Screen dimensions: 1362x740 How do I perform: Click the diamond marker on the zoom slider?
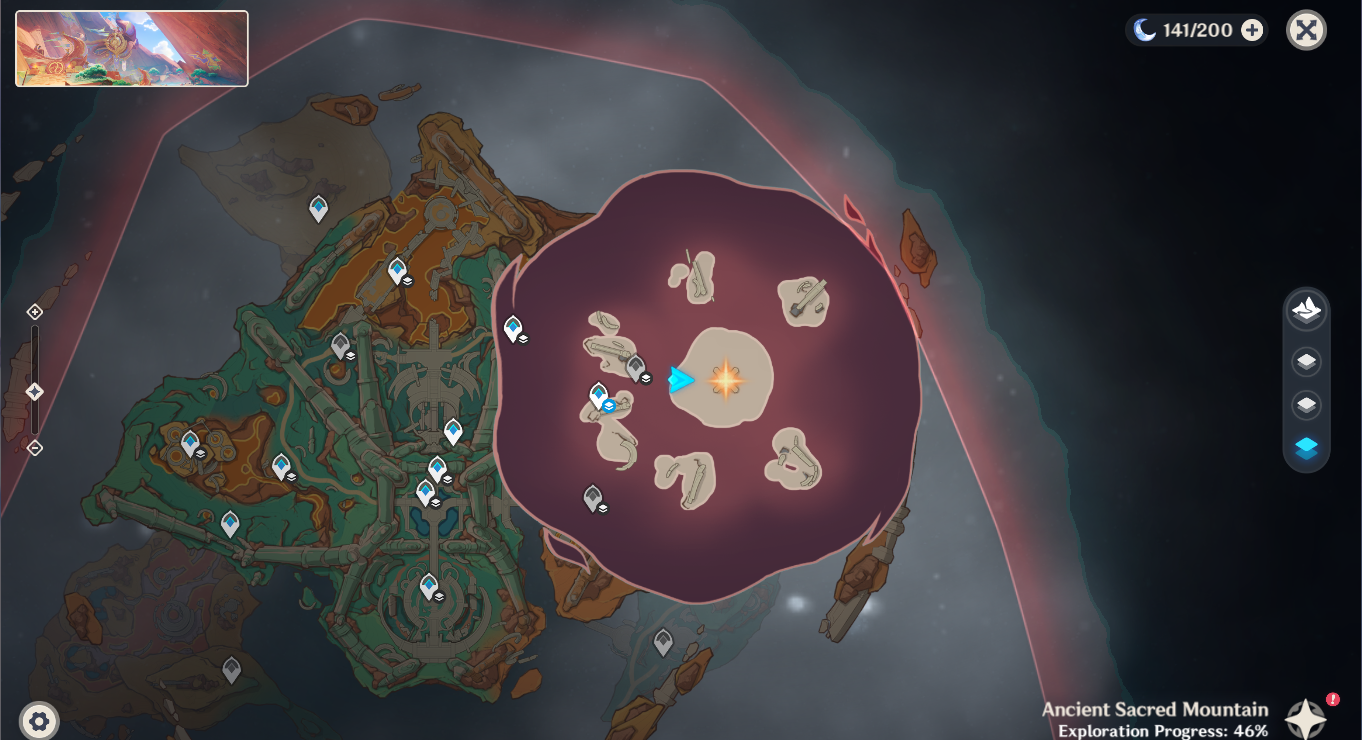(34, 392)
